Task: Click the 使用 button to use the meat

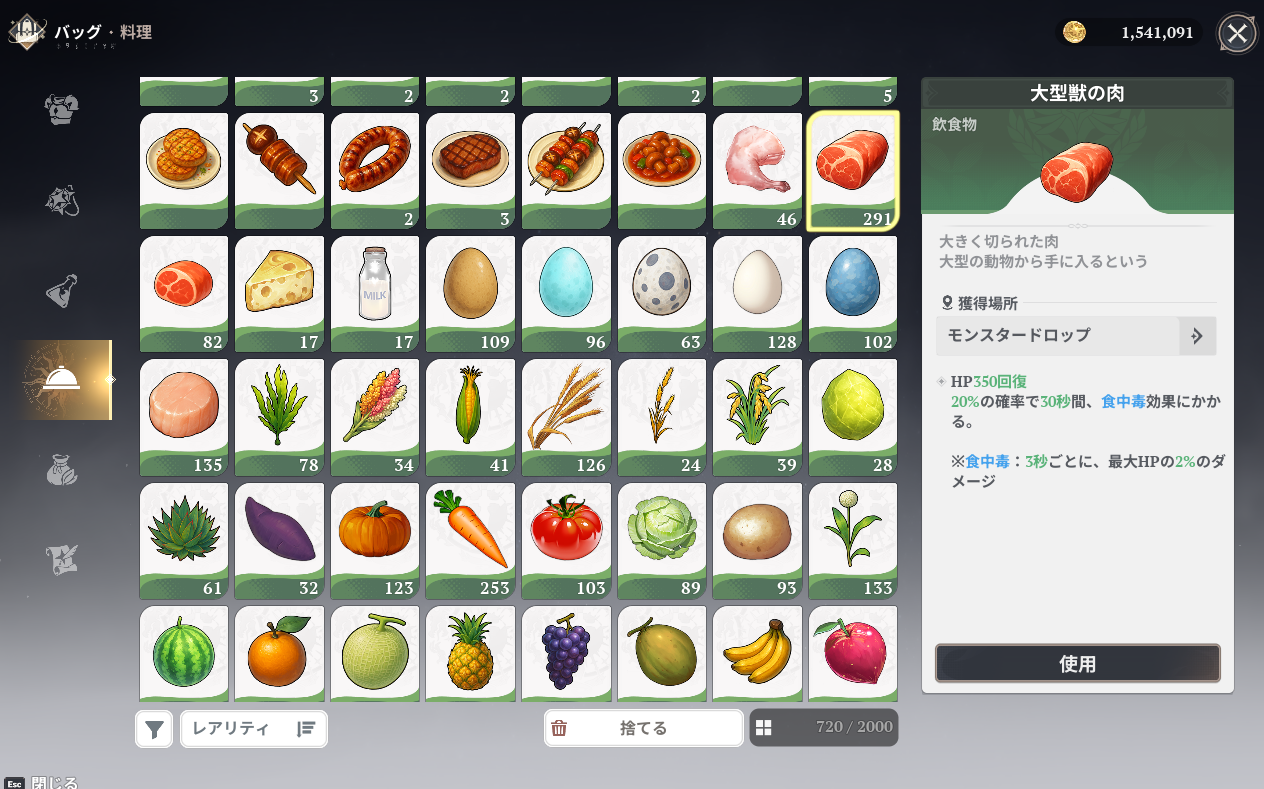Action: pos(1077,664)
